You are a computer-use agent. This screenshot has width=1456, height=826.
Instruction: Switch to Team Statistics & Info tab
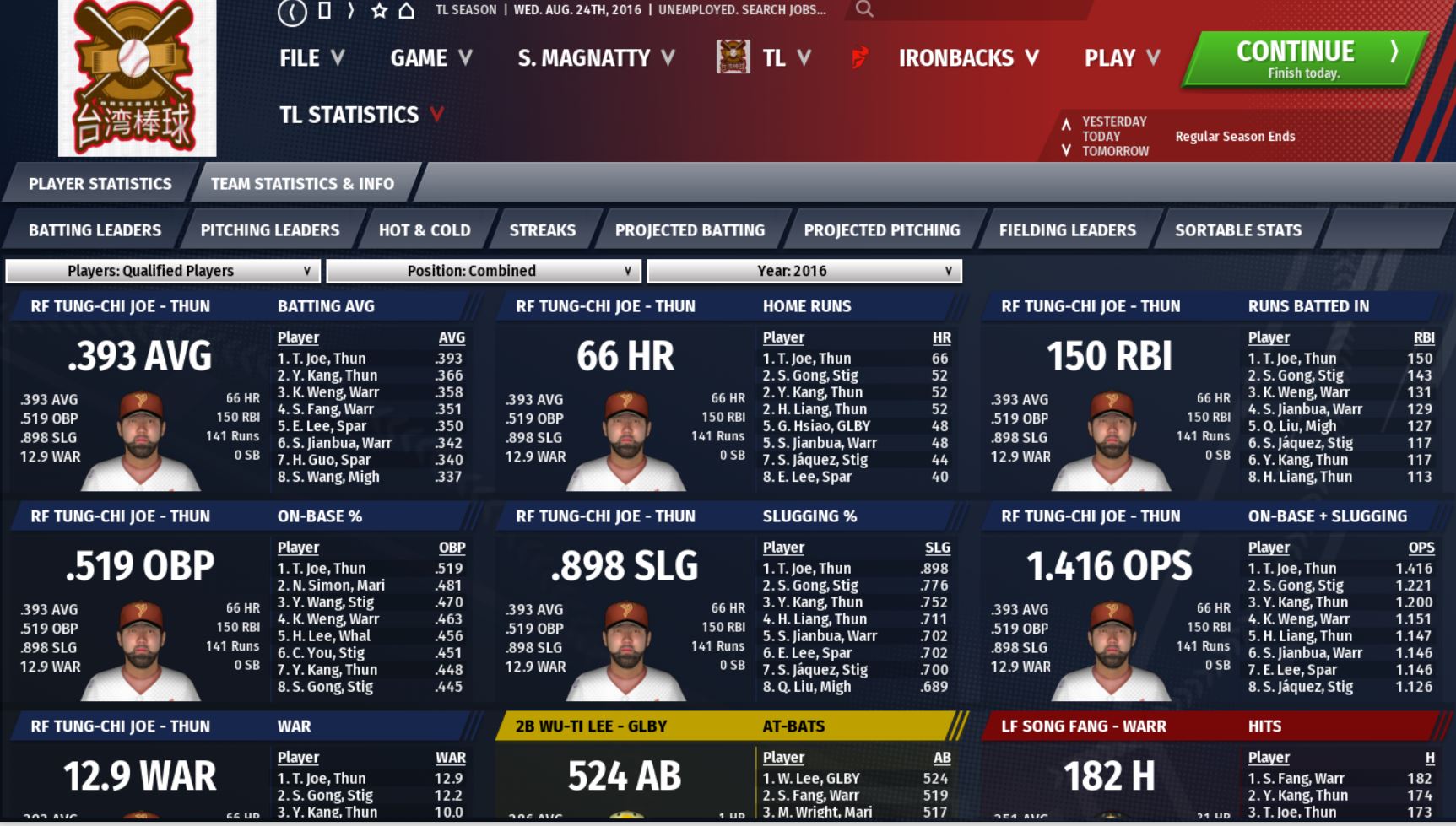click(302, 184)
